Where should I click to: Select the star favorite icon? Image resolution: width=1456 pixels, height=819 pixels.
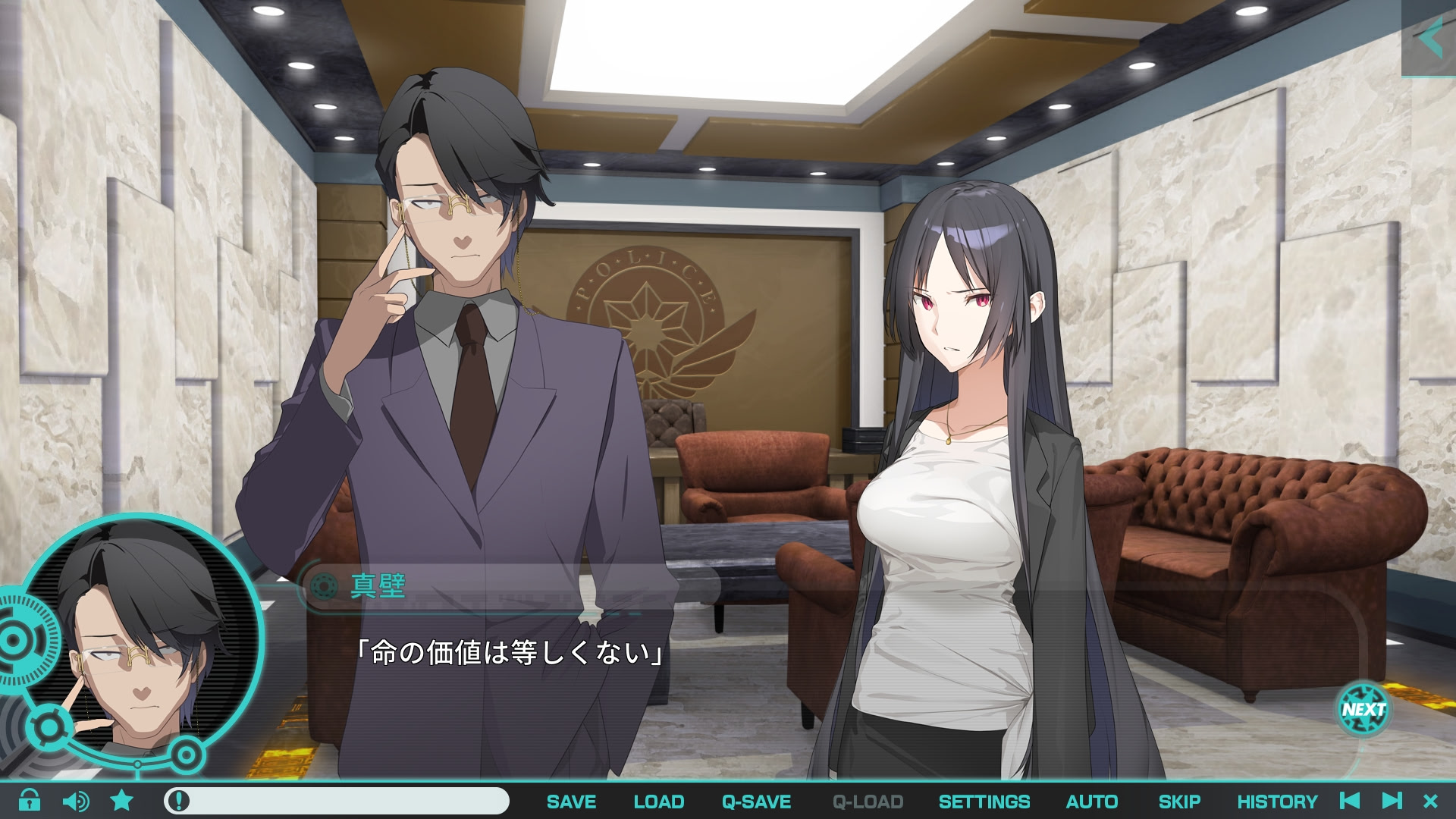click(x=122, y=801)
